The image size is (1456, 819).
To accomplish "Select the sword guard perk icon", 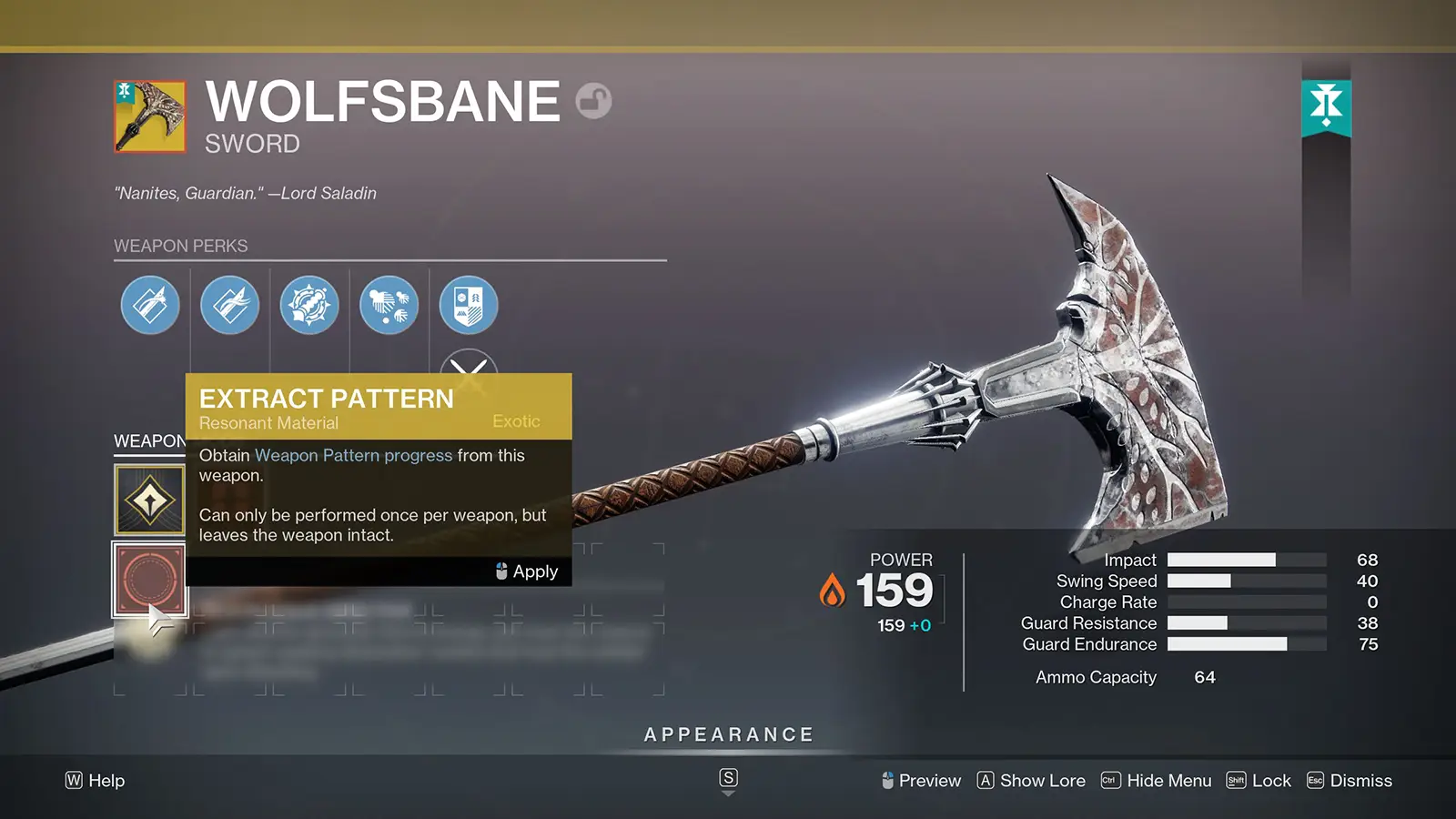I will (309, 305).
